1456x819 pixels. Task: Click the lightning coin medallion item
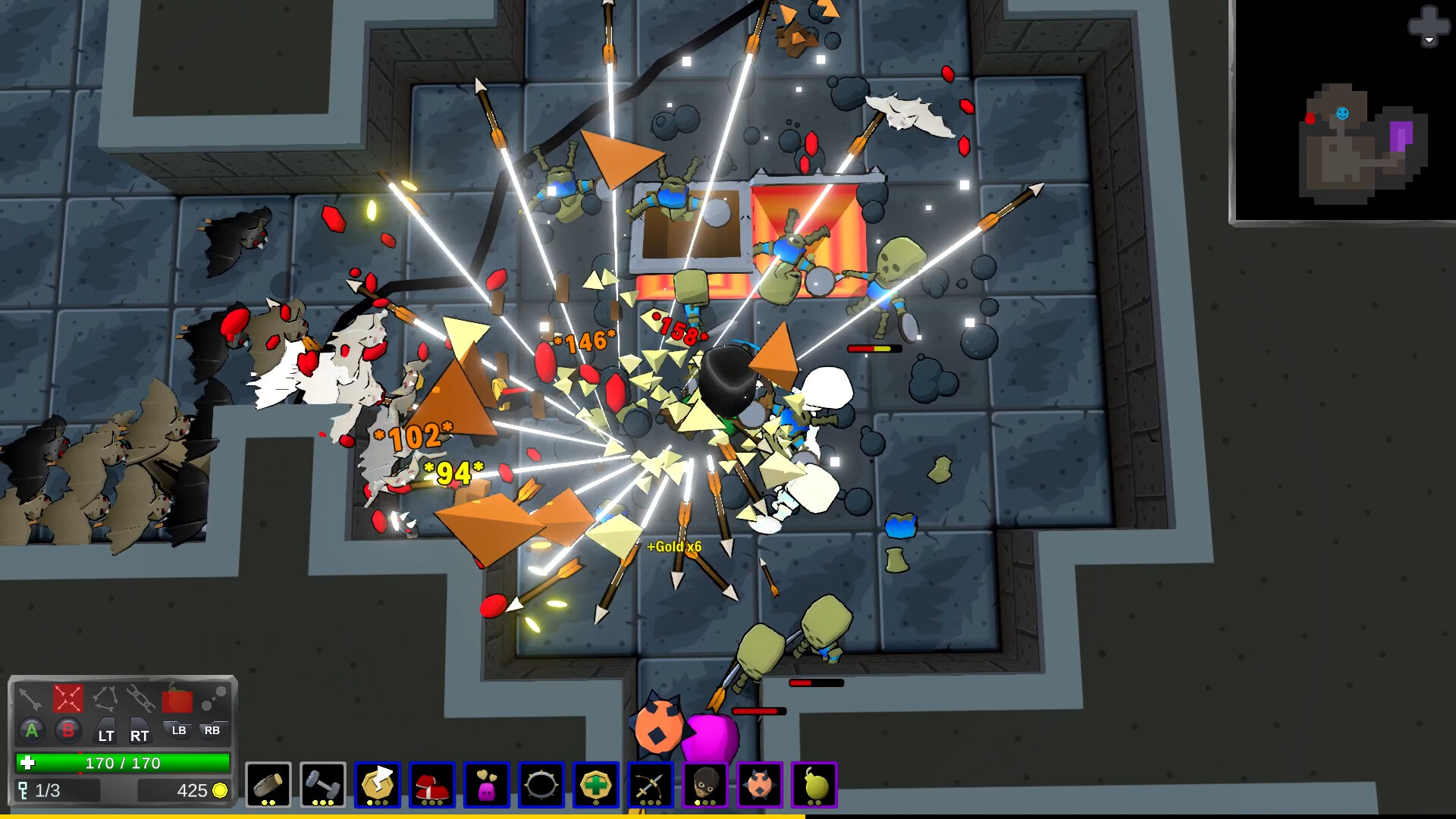pos(378,785)
